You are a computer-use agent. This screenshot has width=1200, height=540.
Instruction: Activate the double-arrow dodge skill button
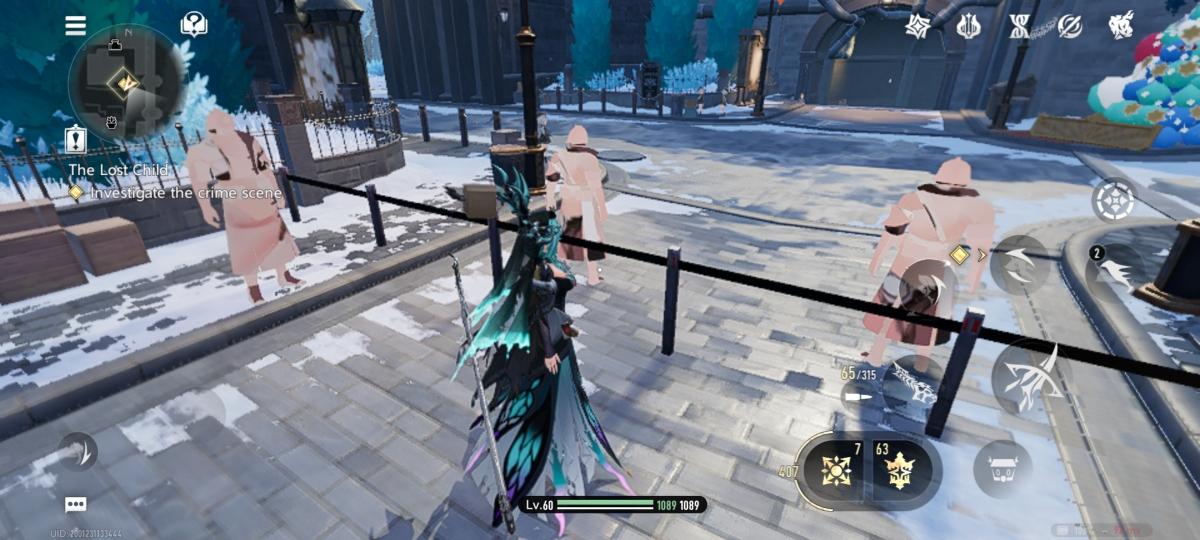[x=1019, y=264]
